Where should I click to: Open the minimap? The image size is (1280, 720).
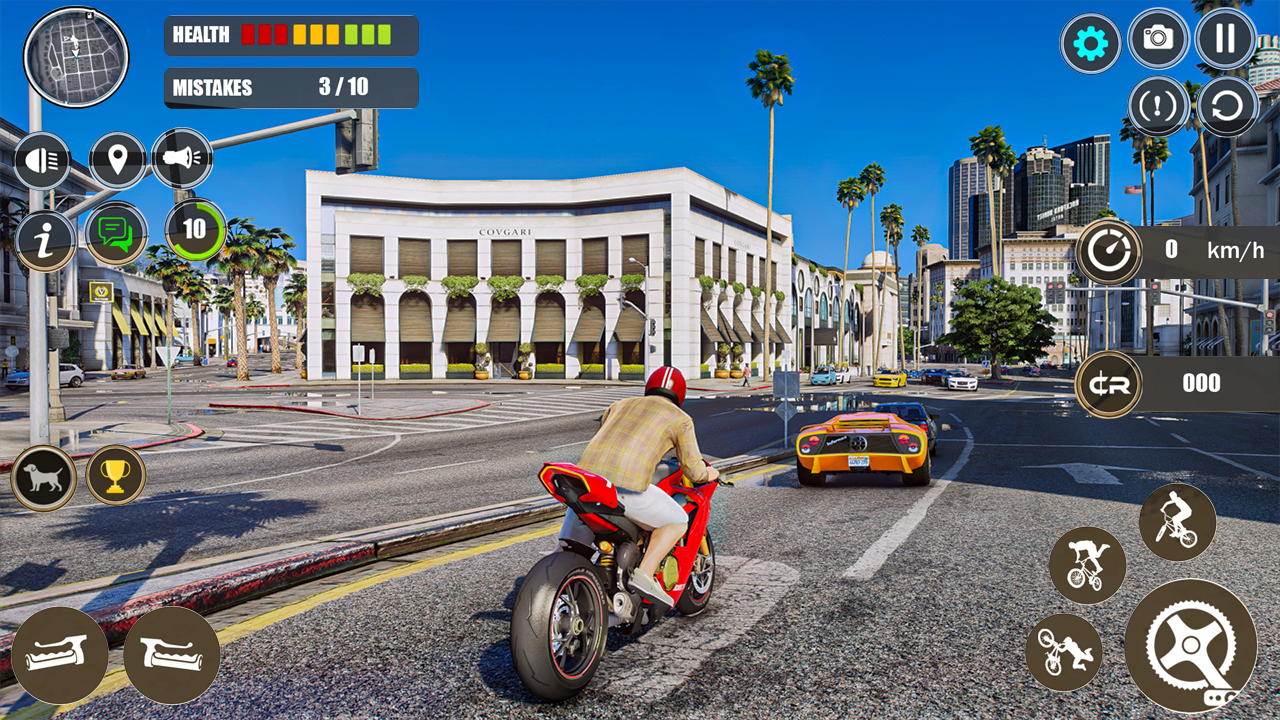pyautogui.click(x=75, y=57)
